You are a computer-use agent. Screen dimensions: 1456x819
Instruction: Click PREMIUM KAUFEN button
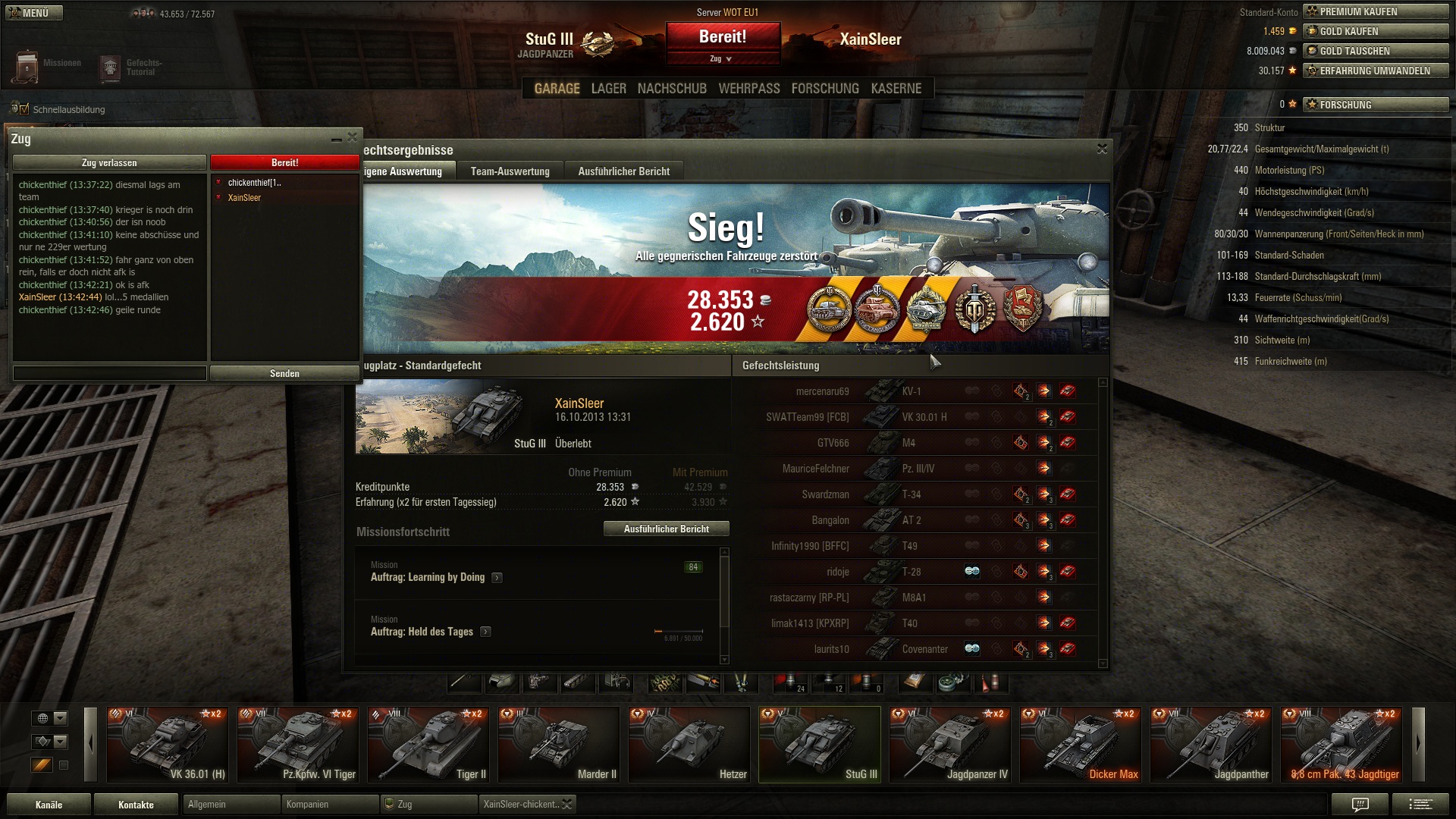[x=1375, y=11]
